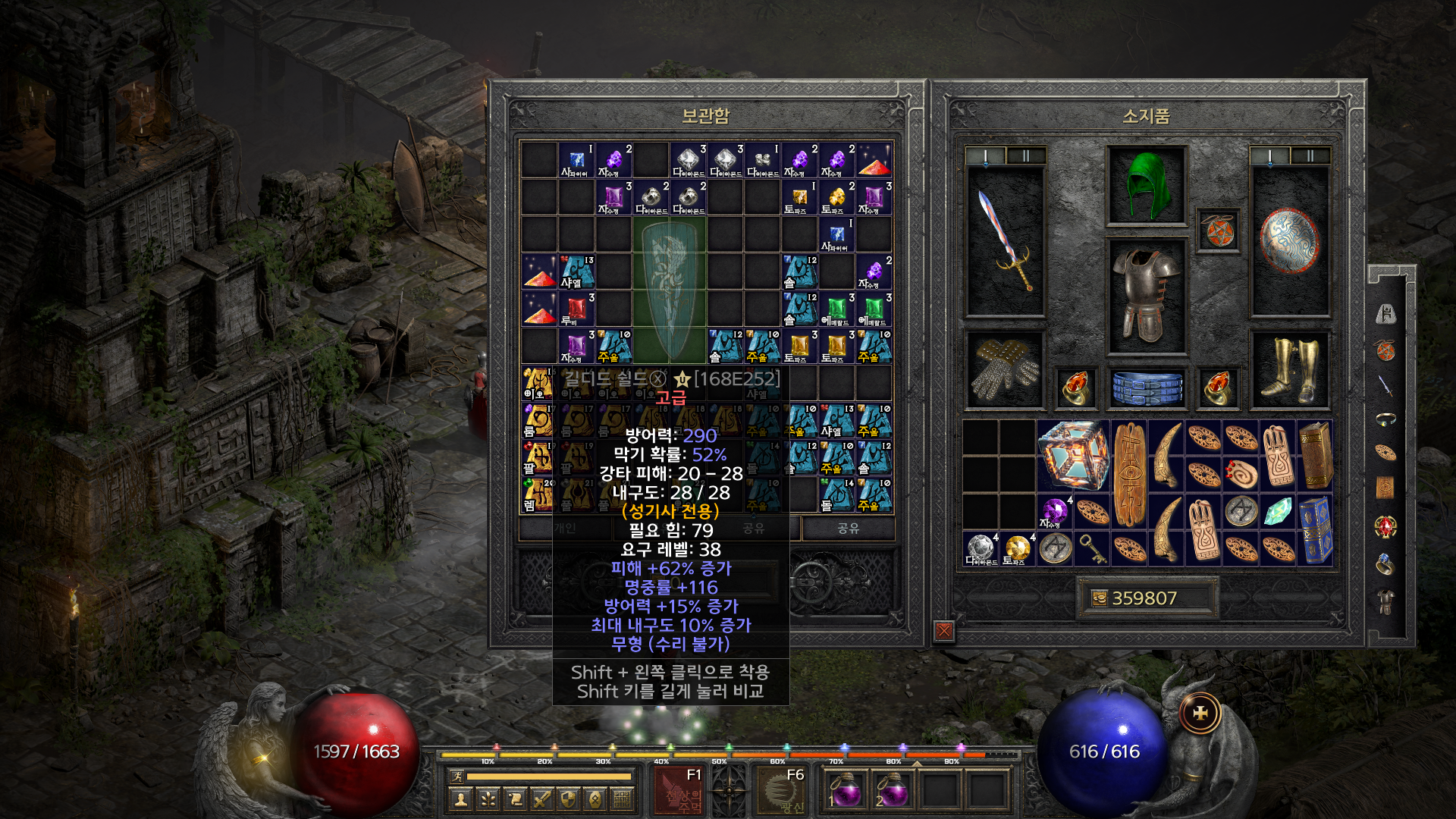Open the character screen from mini menu
The image size is (1456, 819).
pos(460,799)
